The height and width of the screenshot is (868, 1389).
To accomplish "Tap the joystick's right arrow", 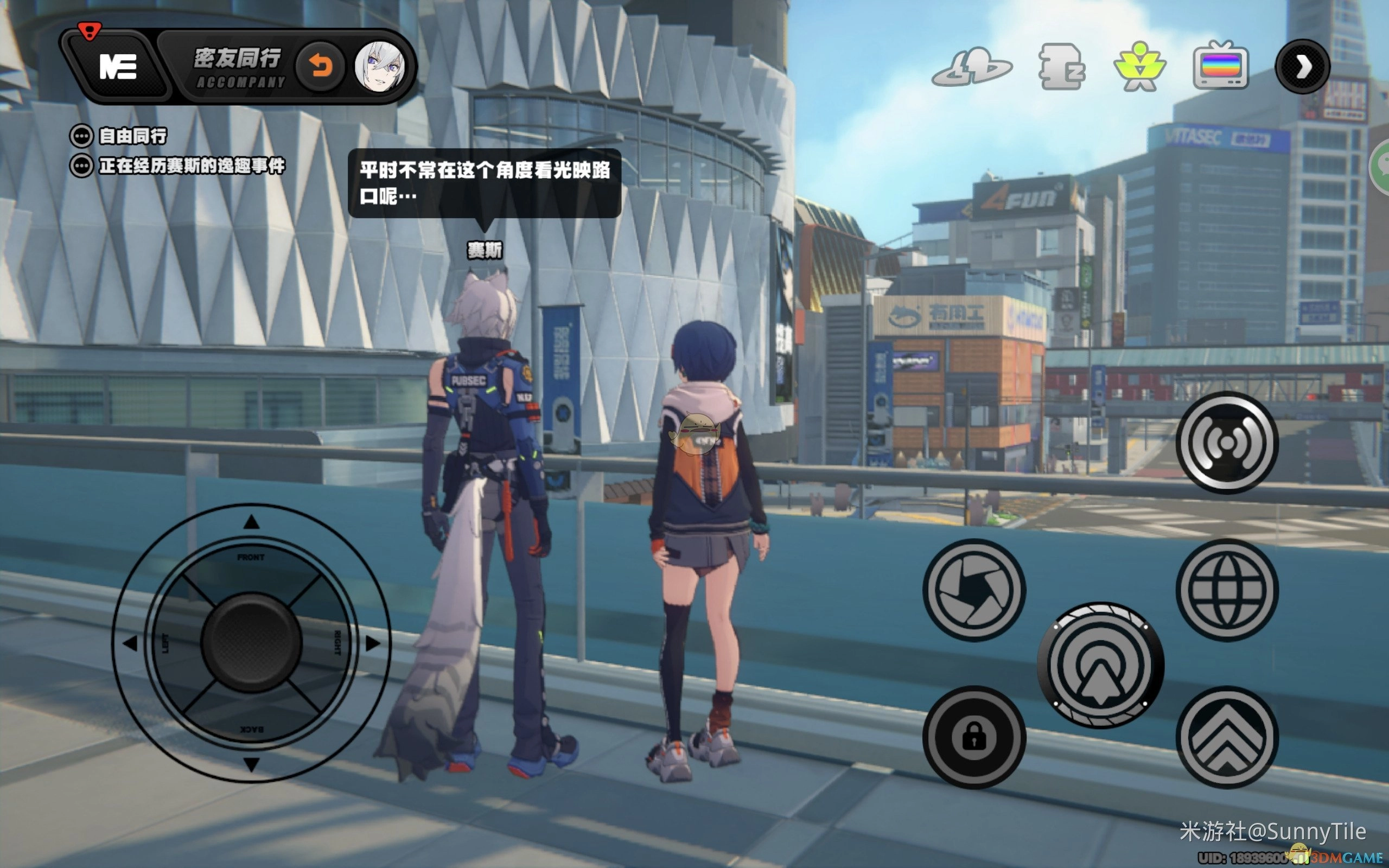I will point(373,643).
